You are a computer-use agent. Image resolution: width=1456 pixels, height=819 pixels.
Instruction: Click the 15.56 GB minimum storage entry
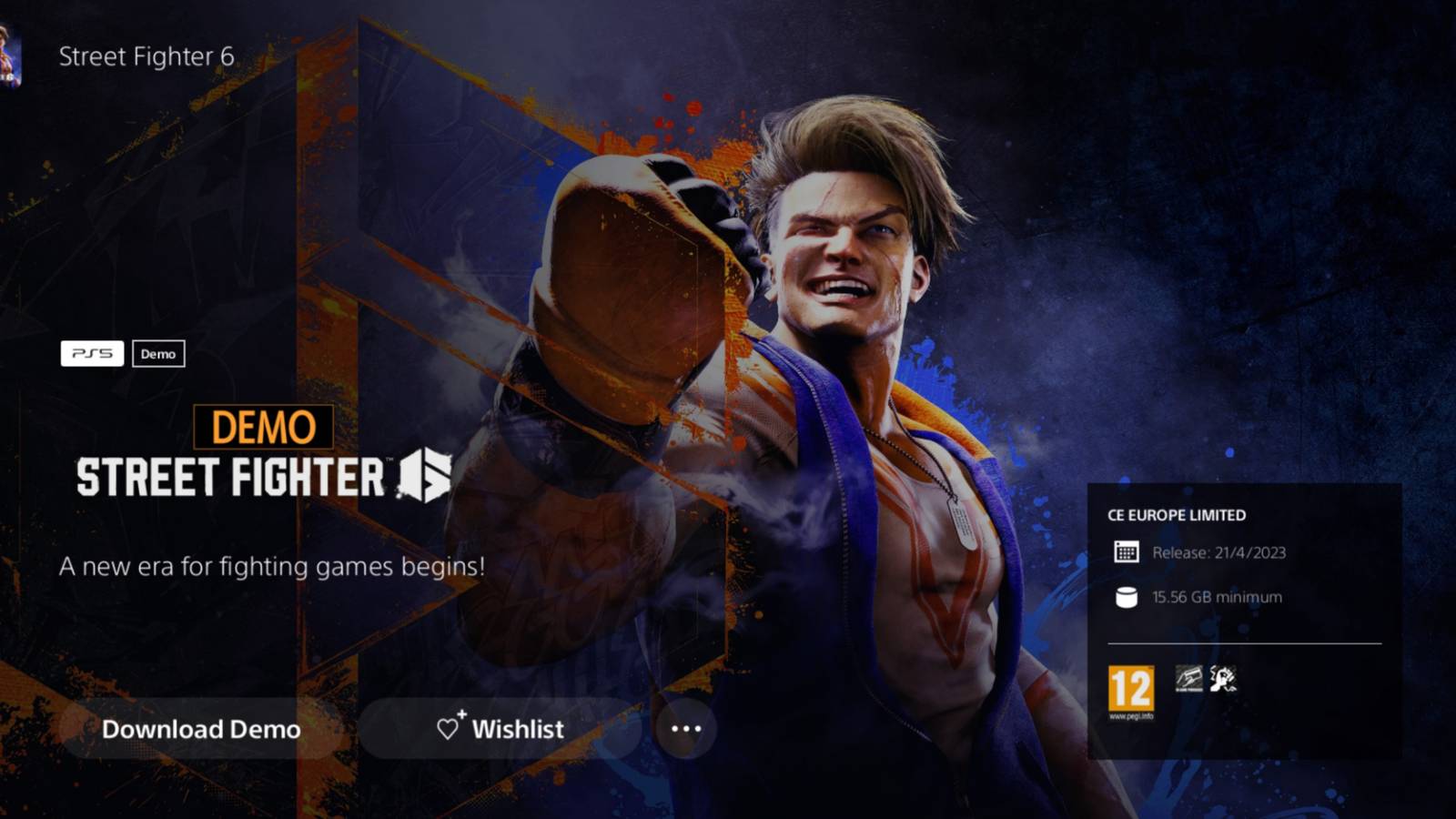[1217, 597]
